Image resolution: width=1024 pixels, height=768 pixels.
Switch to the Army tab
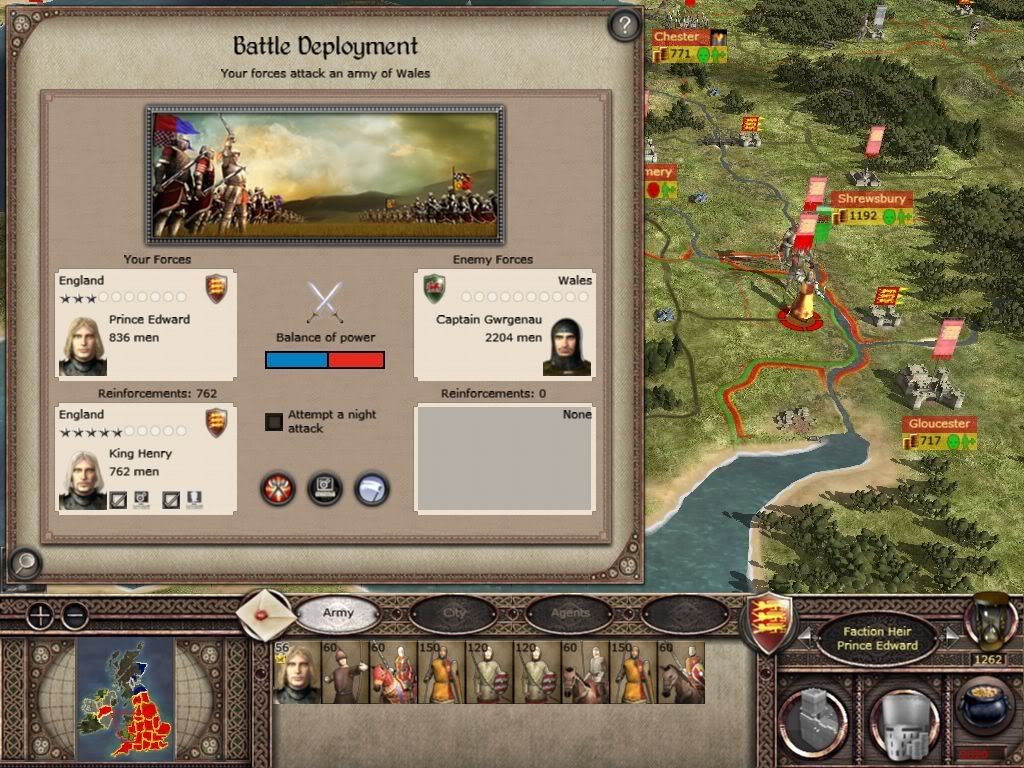tap(338, 613)
